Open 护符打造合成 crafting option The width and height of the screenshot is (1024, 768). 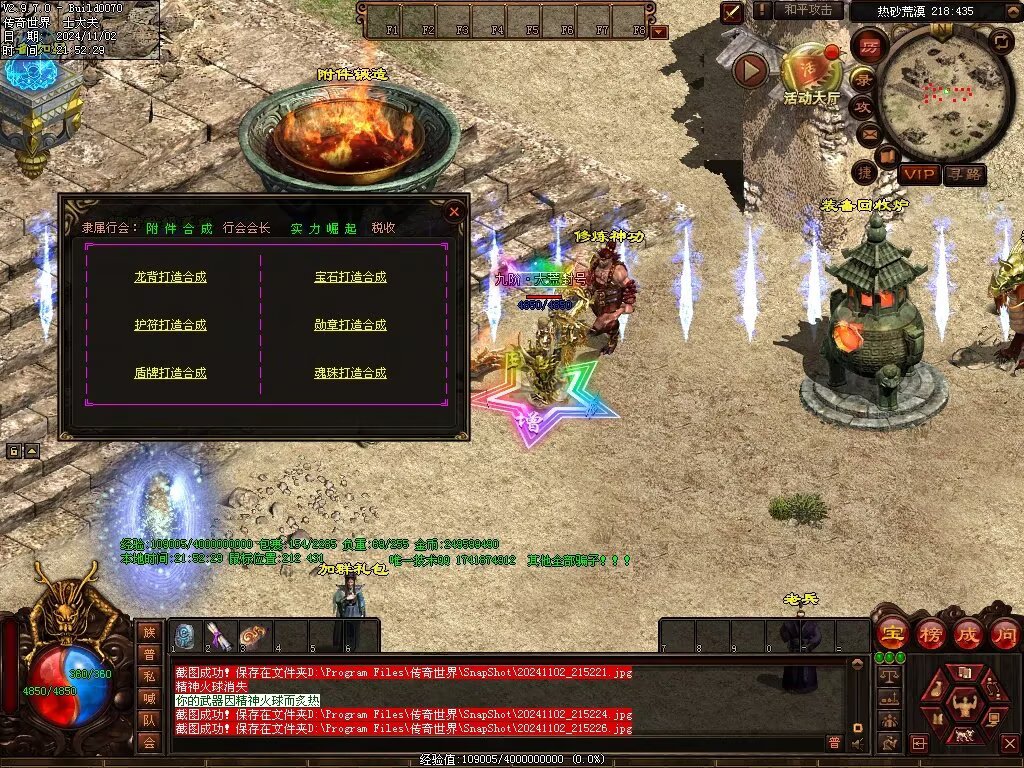pyautogui.click(x=170, y=325)
